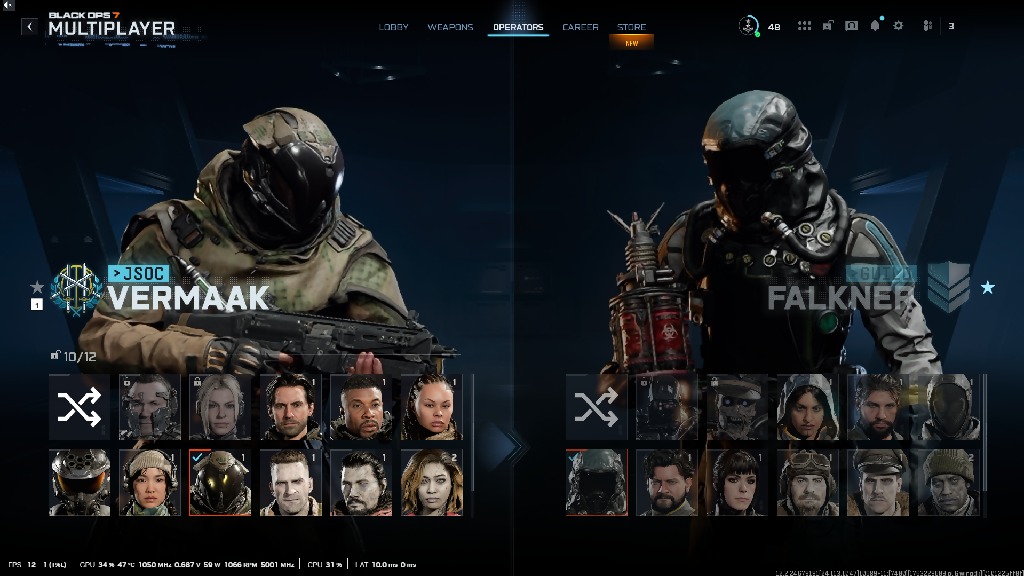Pick the Guild operator wearing aviator goggles
Image resolution: width=1024 pixels, height=576 pixels.
click(808, 482)
